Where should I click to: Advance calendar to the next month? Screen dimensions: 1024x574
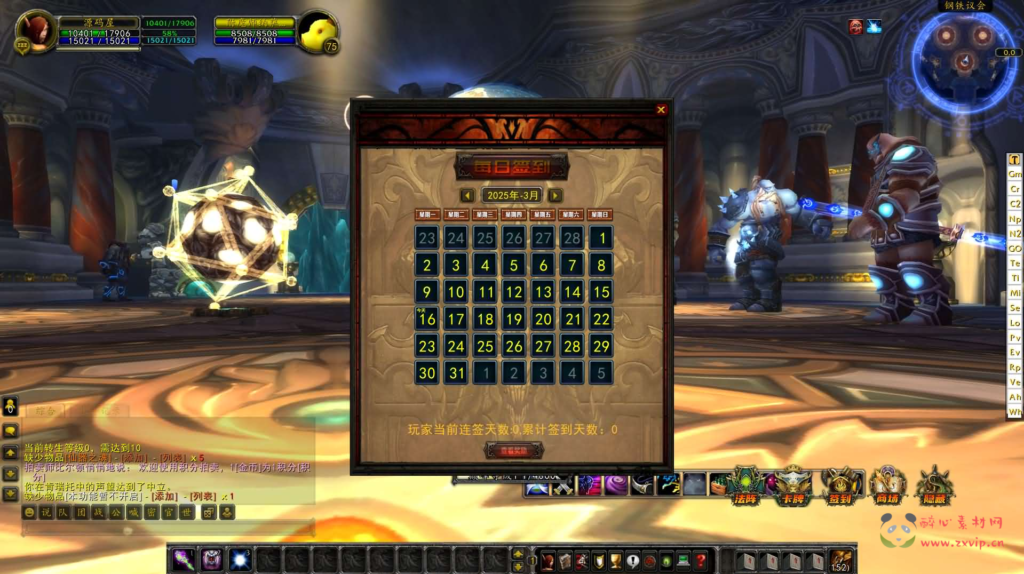(x=555, y=195)
